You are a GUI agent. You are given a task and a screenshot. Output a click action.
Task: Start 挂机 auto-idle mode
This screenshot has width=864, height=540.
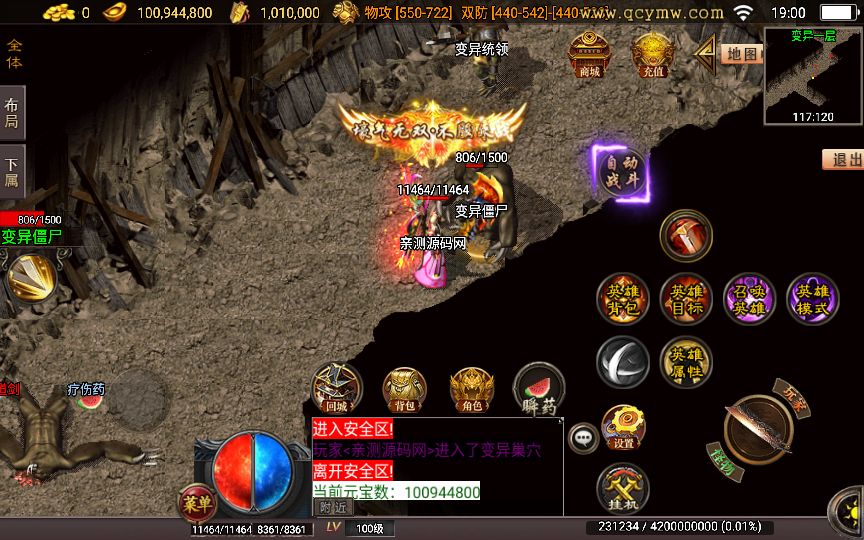point(623,489)
